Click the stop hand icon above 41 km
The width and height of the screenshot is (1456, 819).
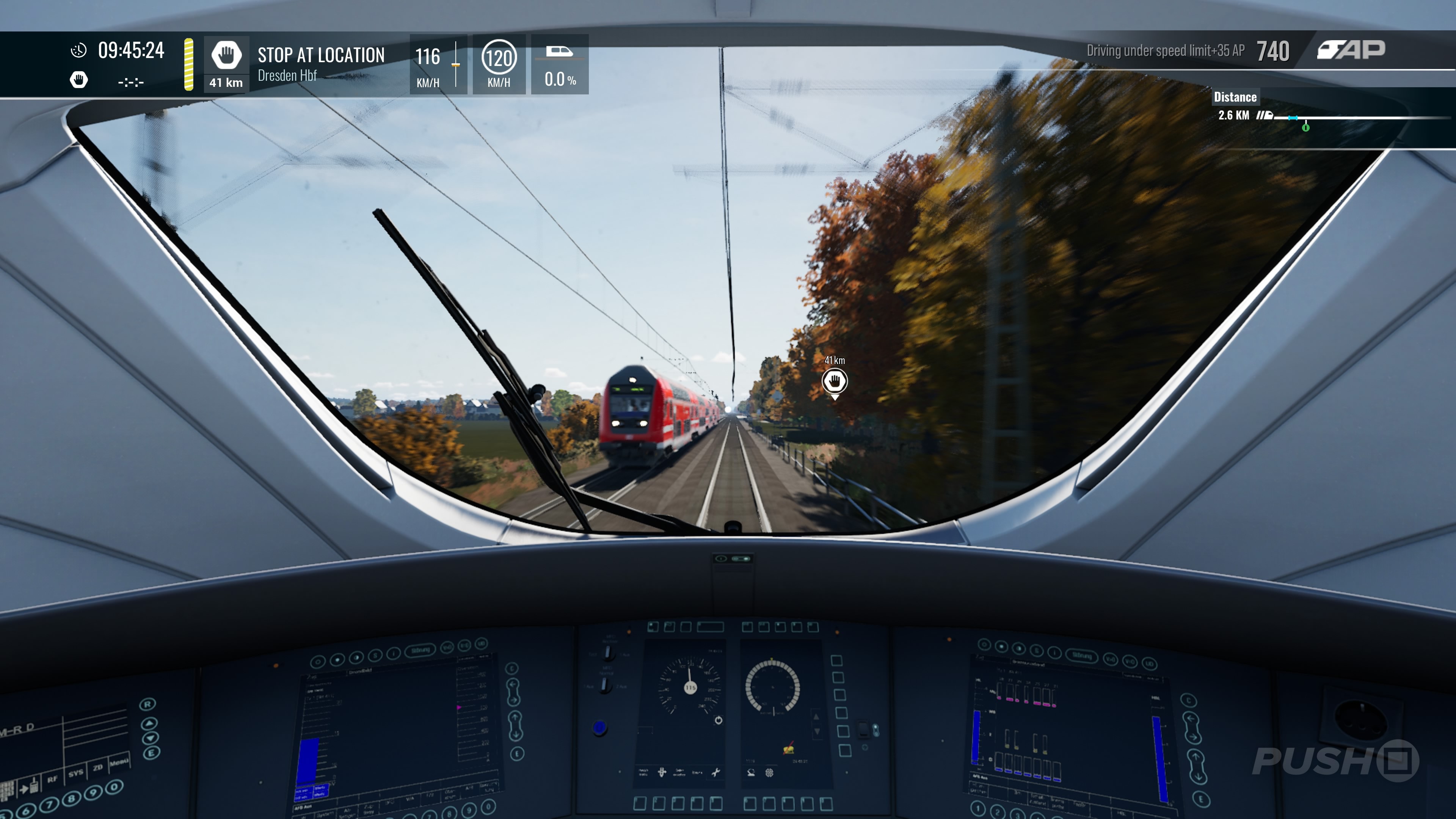tap(226, 55)
